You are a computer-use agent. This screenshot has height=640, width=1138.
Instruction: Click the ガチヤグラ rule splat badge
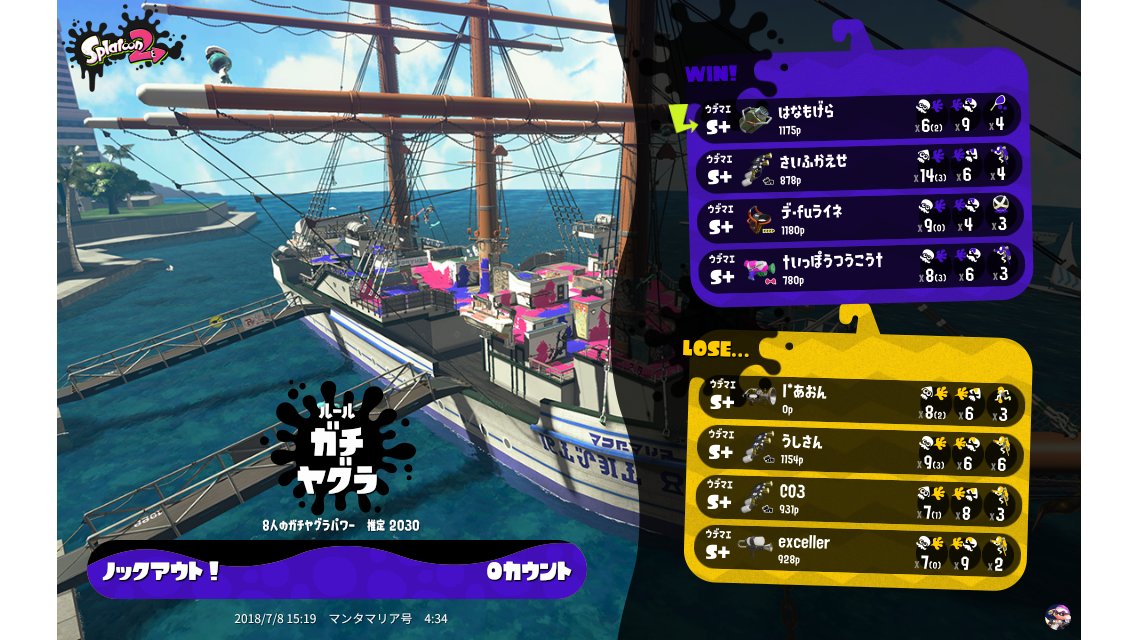coord(338,450)
